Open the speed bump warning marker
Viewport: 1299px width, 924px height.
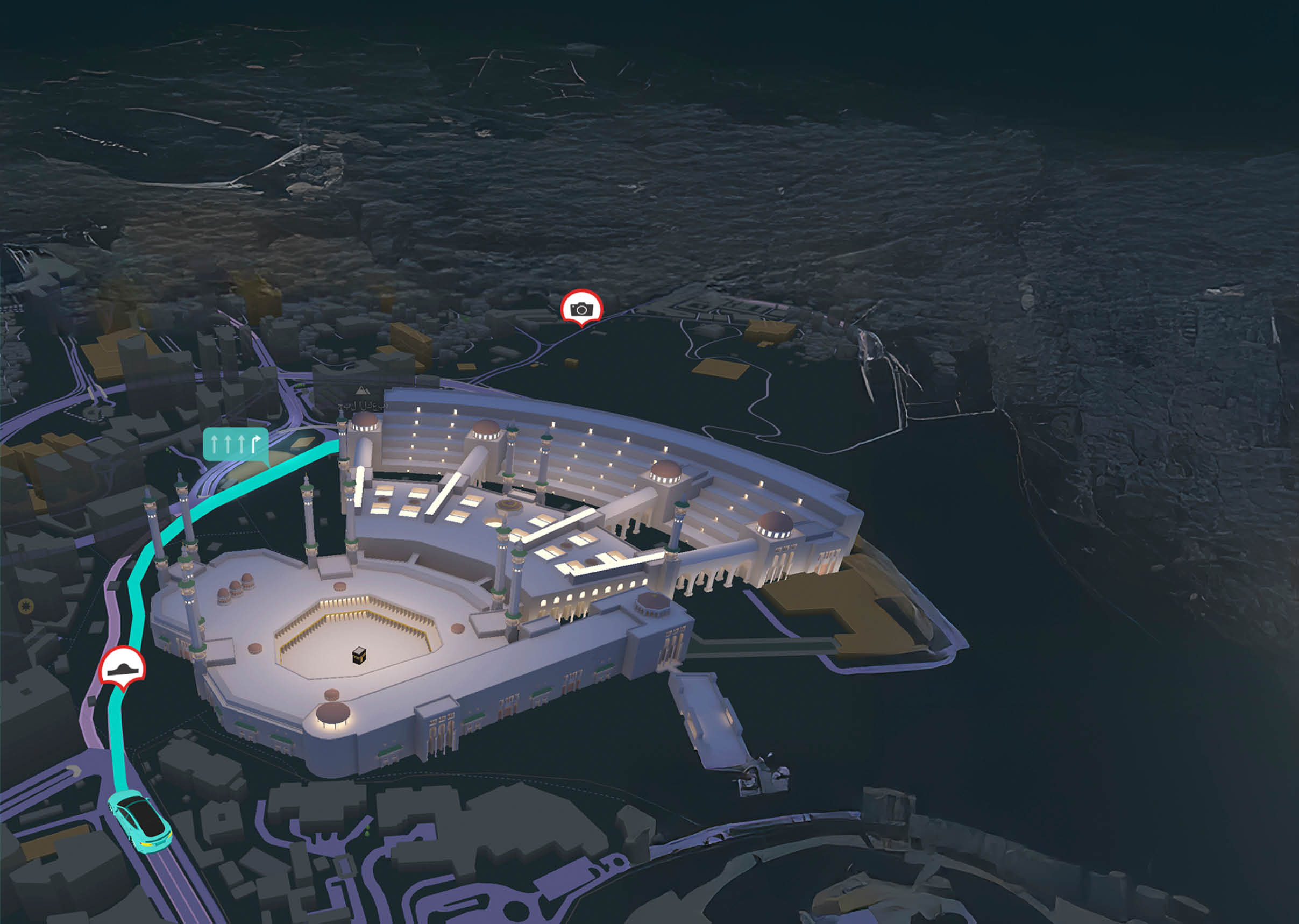[122, 666]
